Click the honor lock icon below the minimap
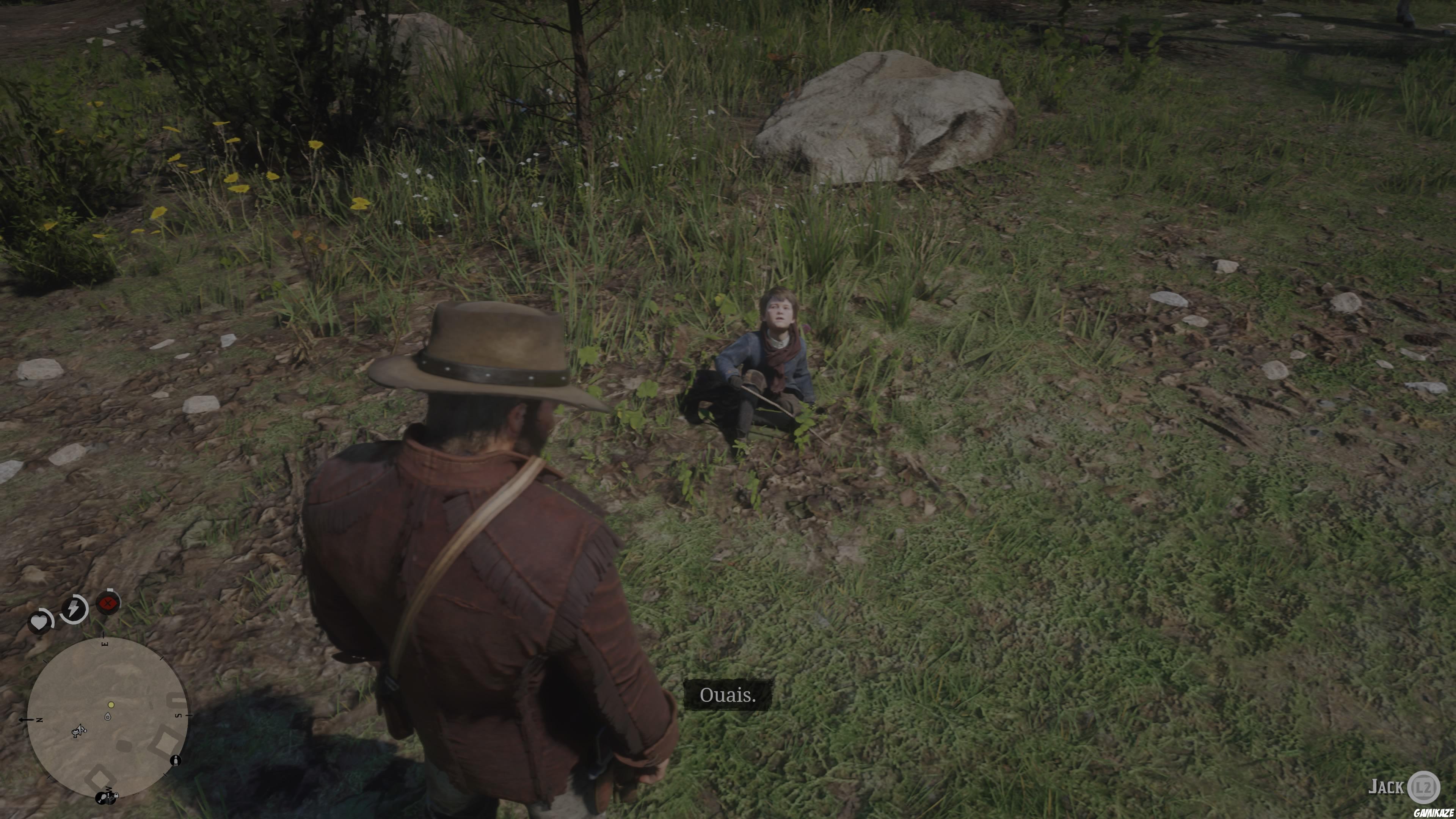 [116, 796]
